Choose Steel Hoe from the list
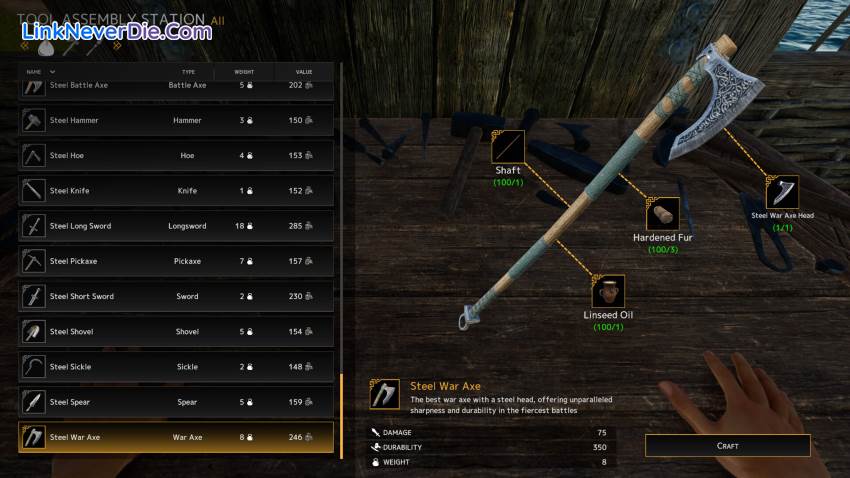Screen dimensions: 850x478 coord(177,156)
